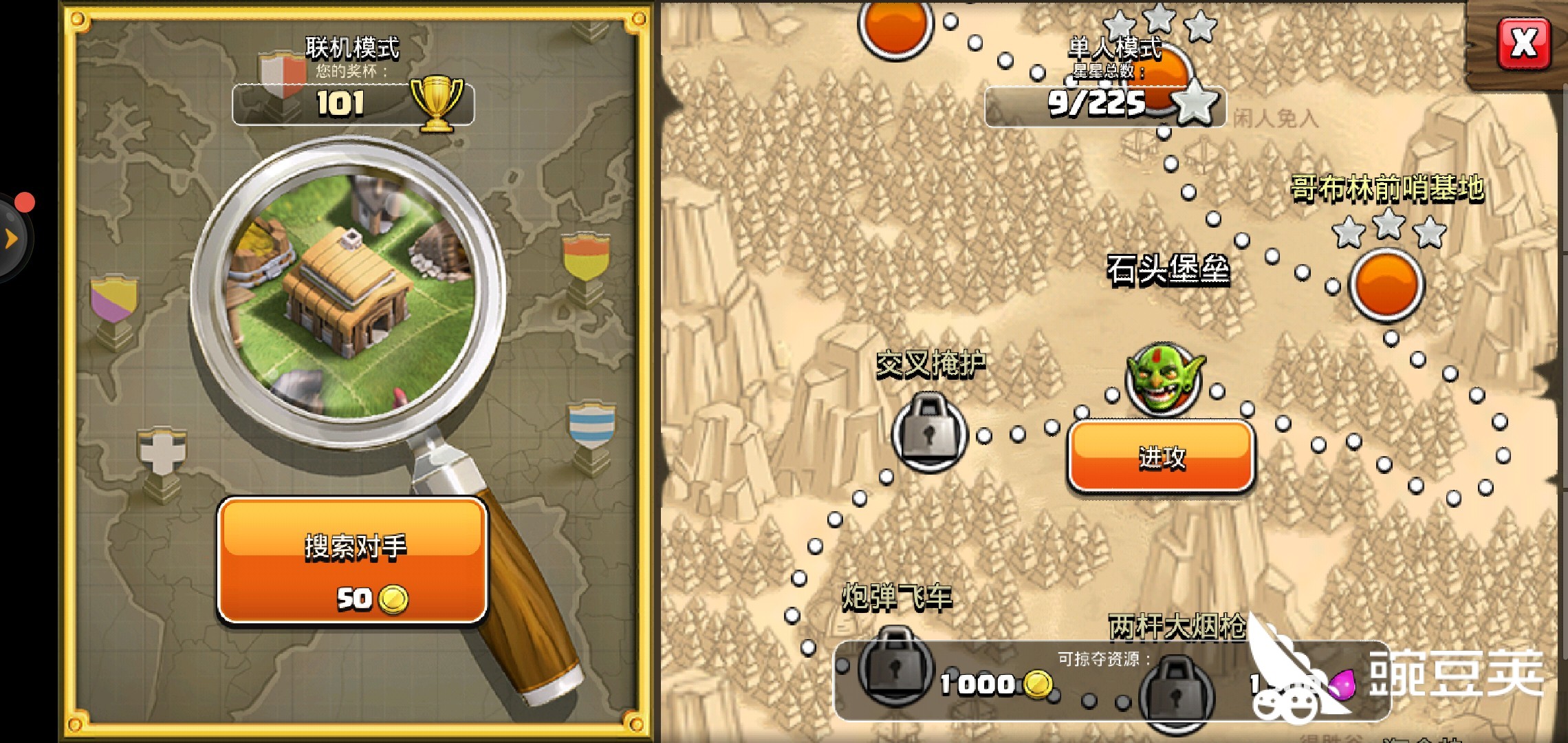The width and height of the screenshot is (1568, 743).
Task: Expand the side overlay arrow tab
Action: (12, 239)
